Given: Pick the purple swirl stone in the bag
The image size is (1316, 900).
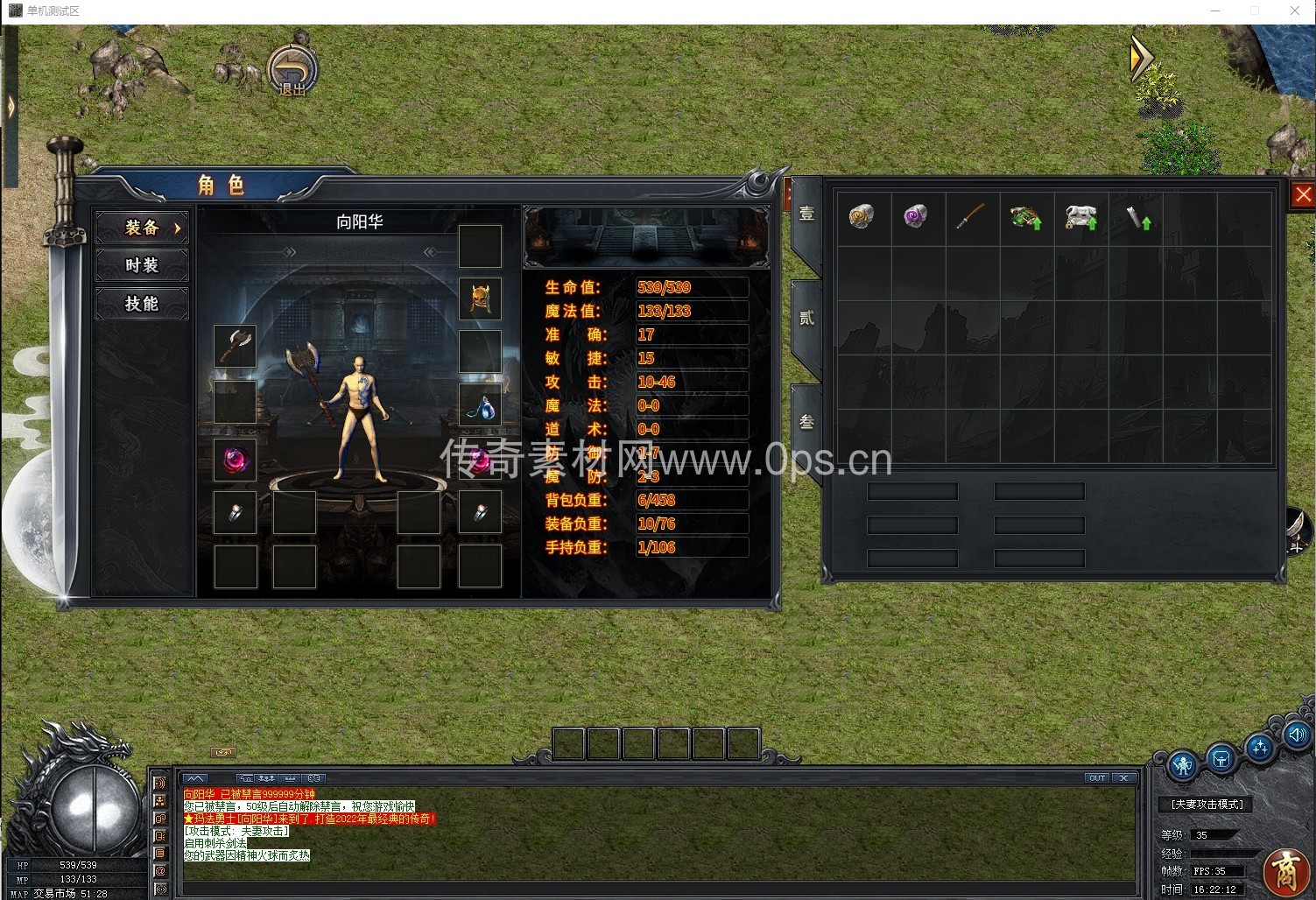Looking at the screenshot, I should click(916, 216).
